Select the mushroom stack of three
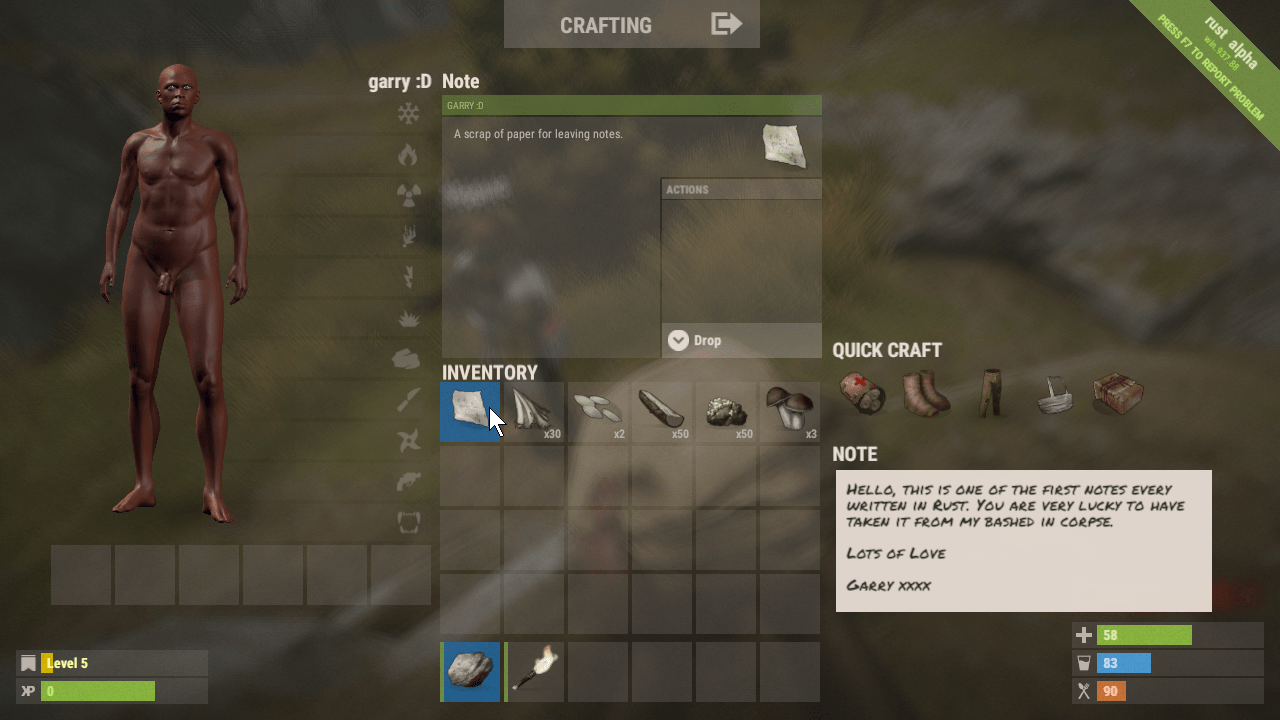The height and width of the screenshot is (720, 1280). point(790,411)
